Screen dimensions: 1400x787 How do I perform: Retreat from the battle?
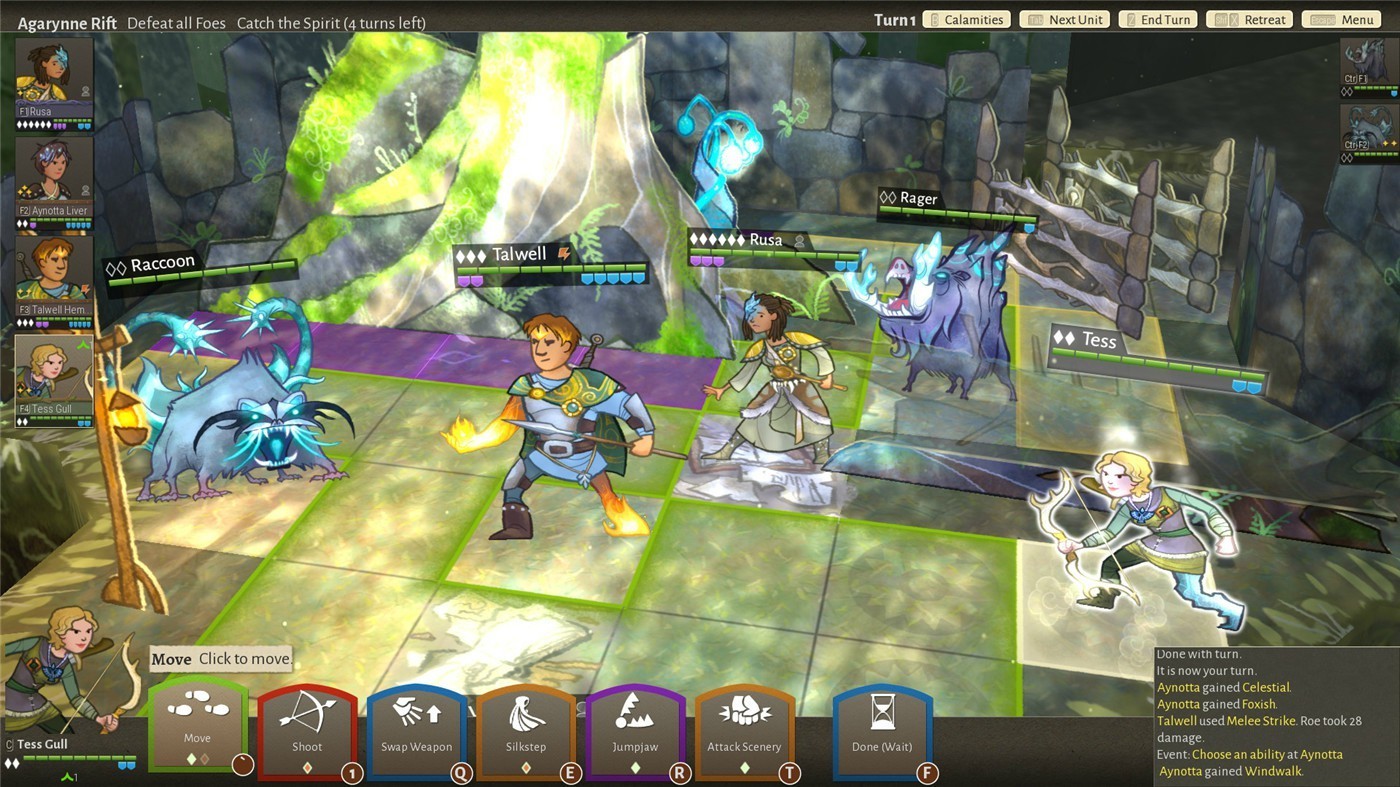[1250, 20]
